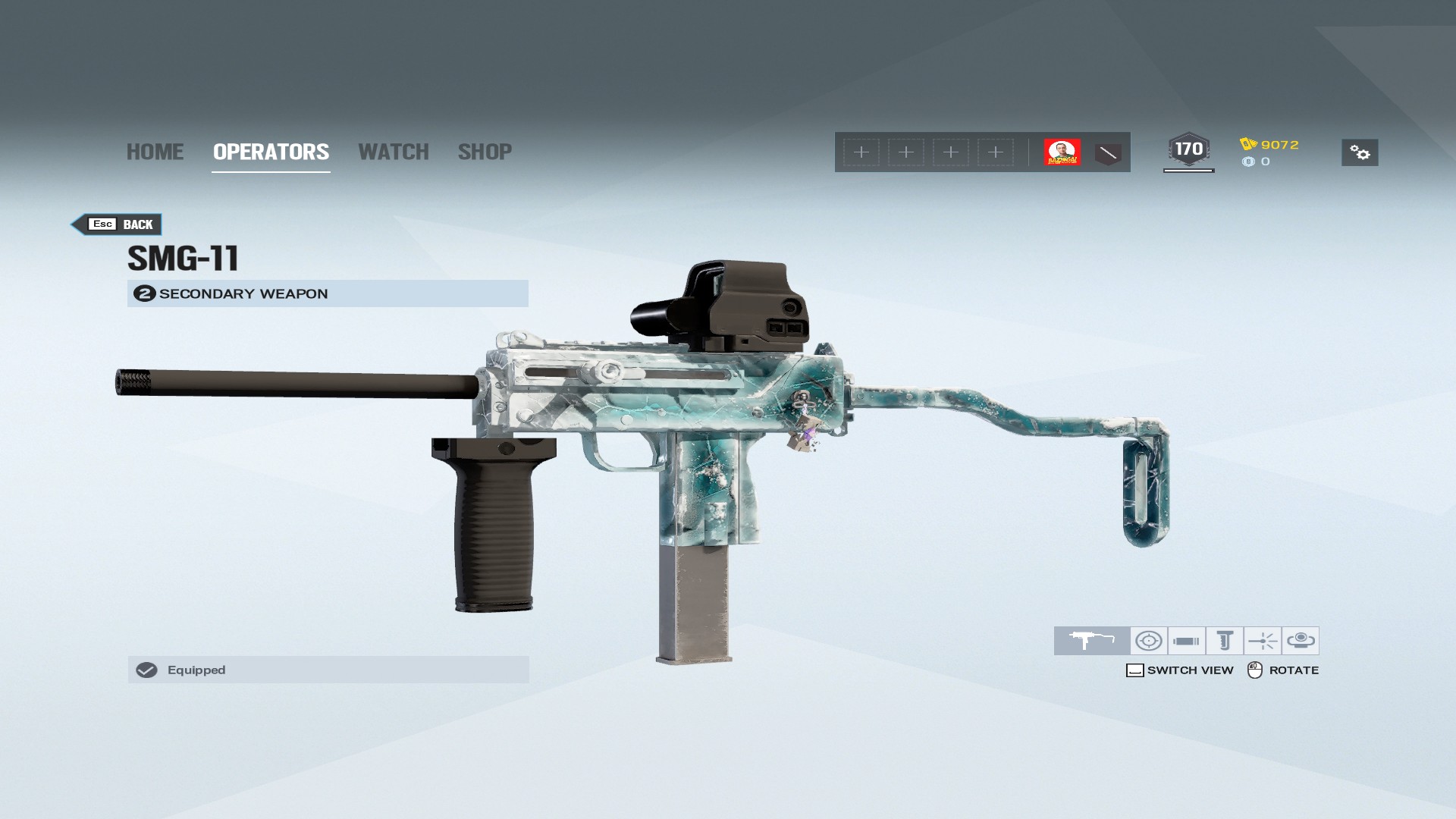1456x819 pixels.
Task: Open the settings gear icon
Action: tap(1360, 152)
